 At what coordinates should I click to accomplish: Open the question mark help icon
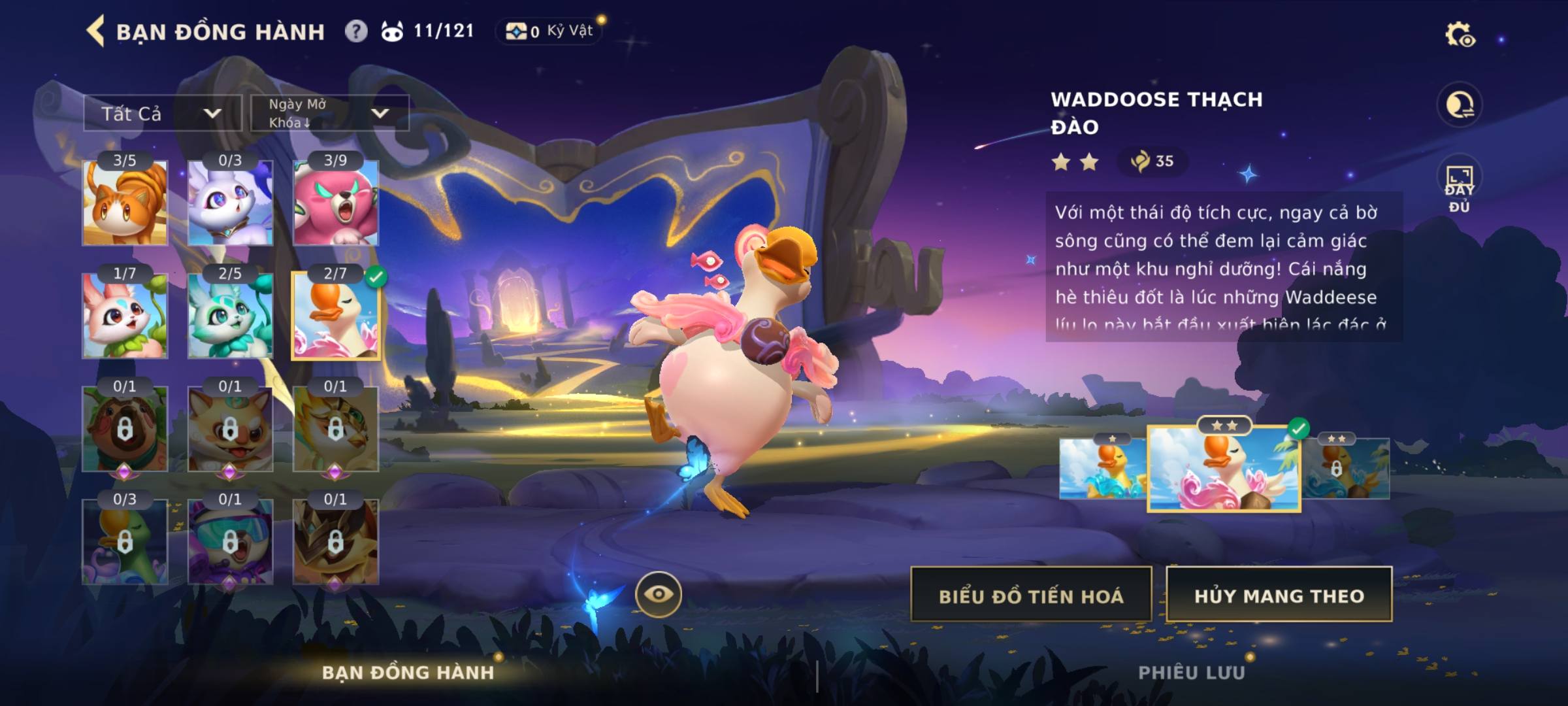coord(356,31)
